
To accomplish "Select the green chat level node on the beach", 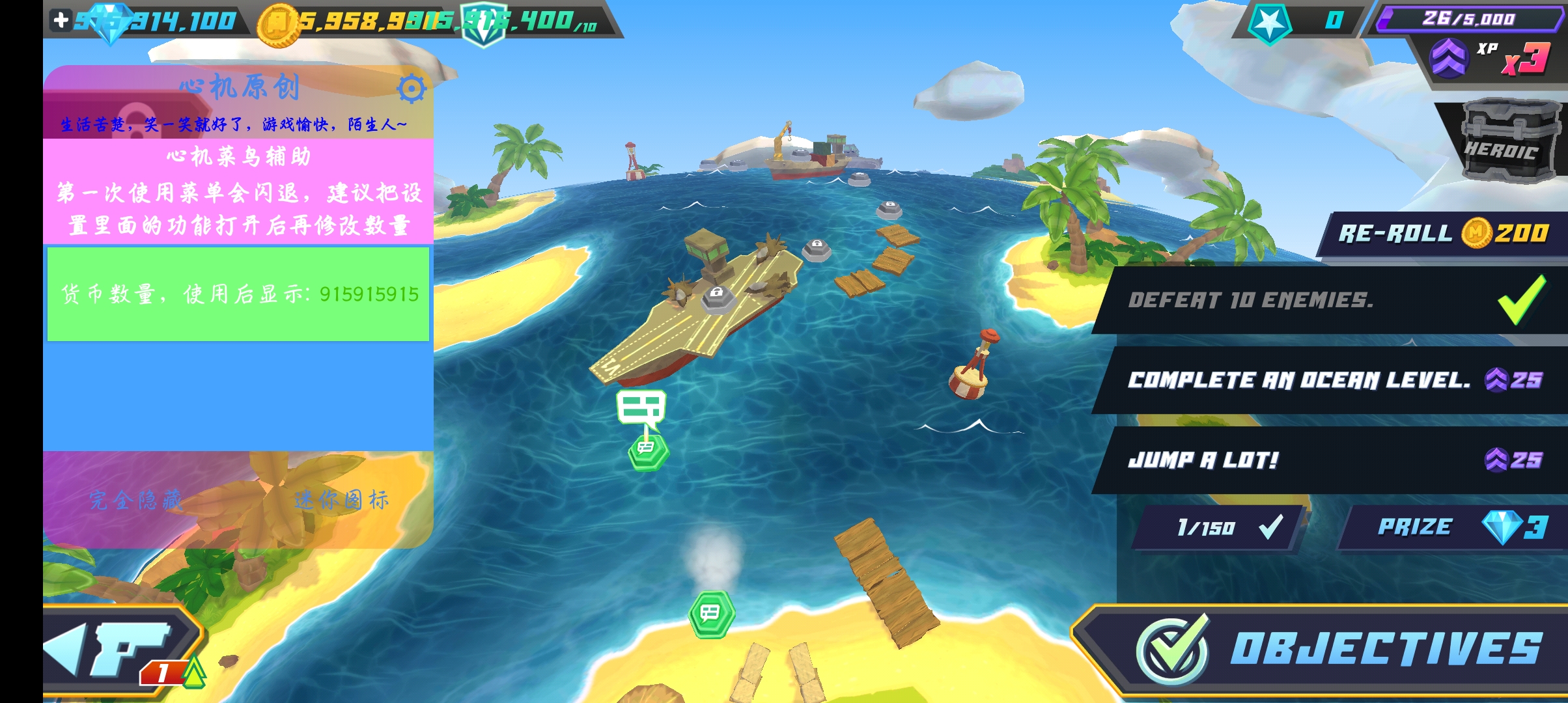I will [x=712, y=613].
